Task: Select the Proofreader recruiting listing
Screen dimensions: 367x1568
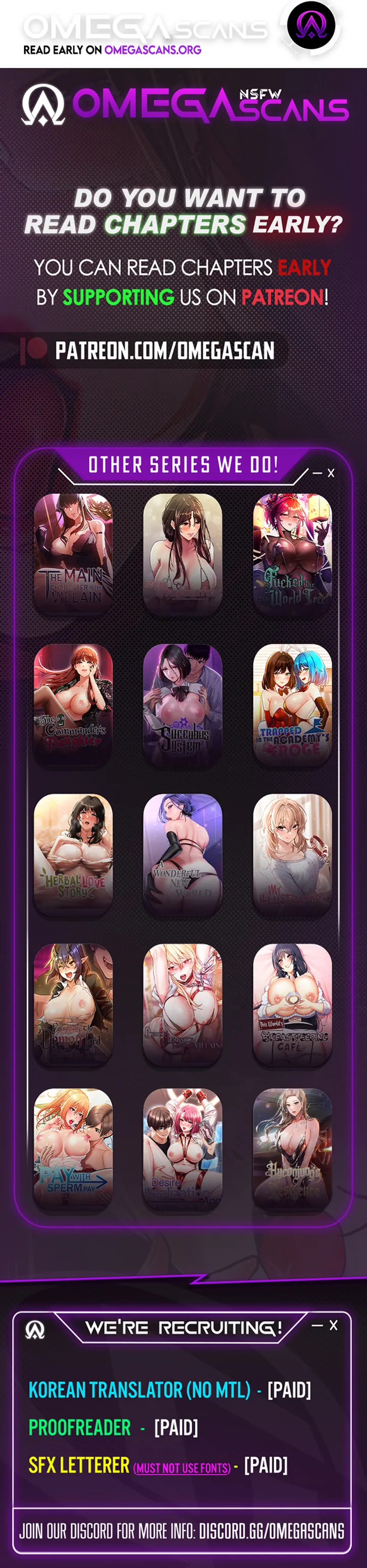Action: tap(80, 1427)
